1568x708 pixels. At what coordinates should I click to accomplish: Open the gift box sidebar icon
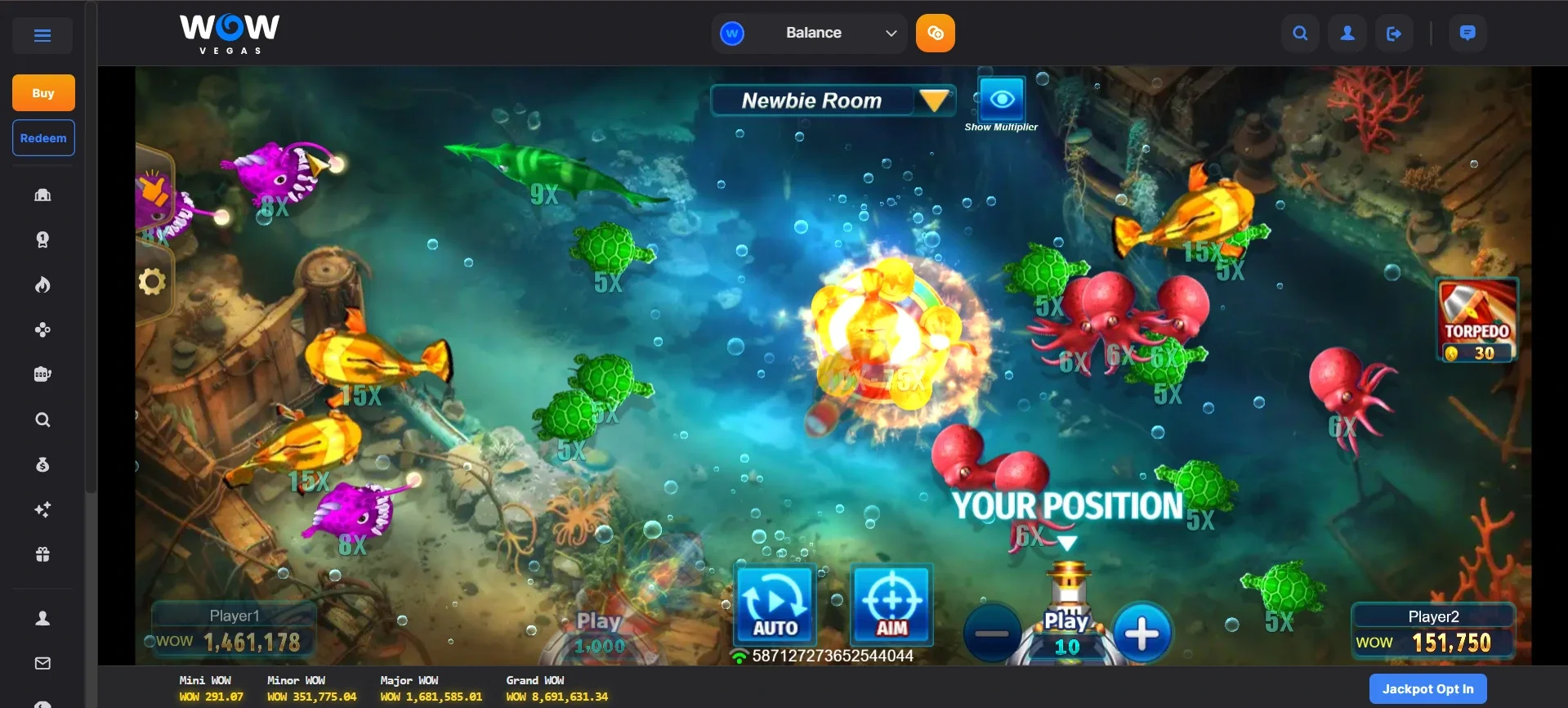[42, 554]
